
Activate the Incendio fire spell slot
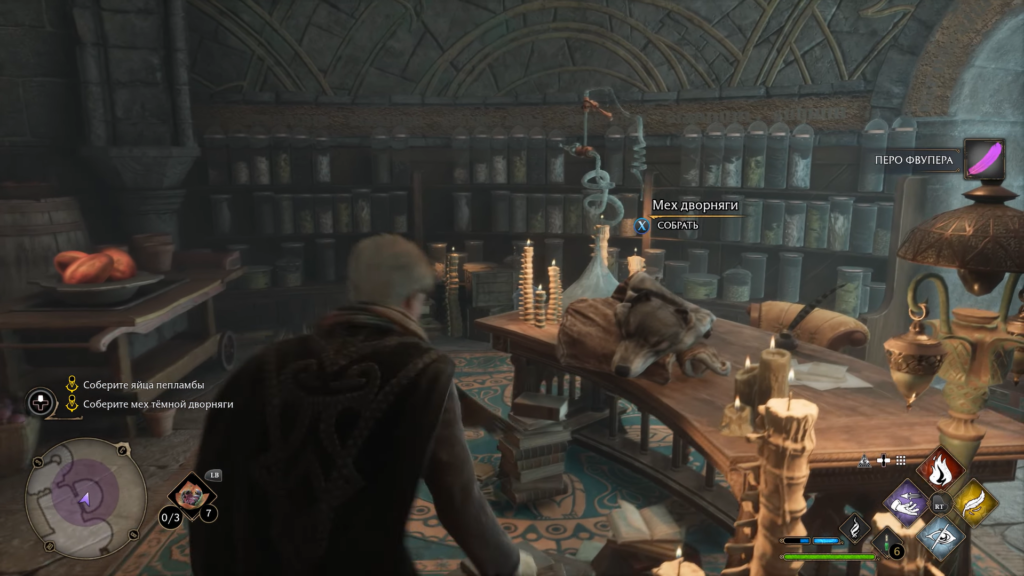pyautogui.click(x=940, y=467)
